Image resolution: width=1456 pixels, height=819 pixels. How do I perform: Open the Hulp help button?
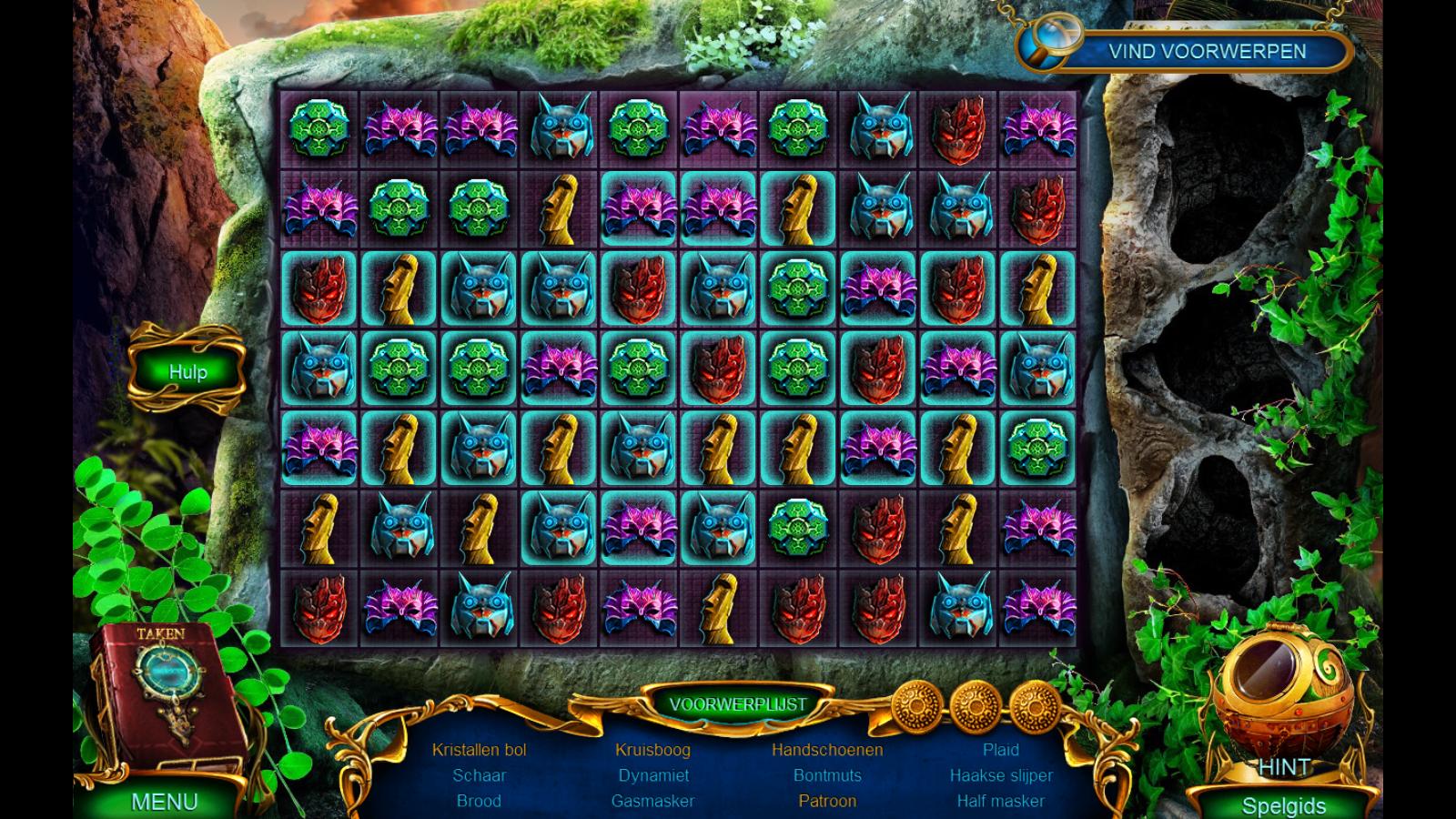tap(187, 371)
